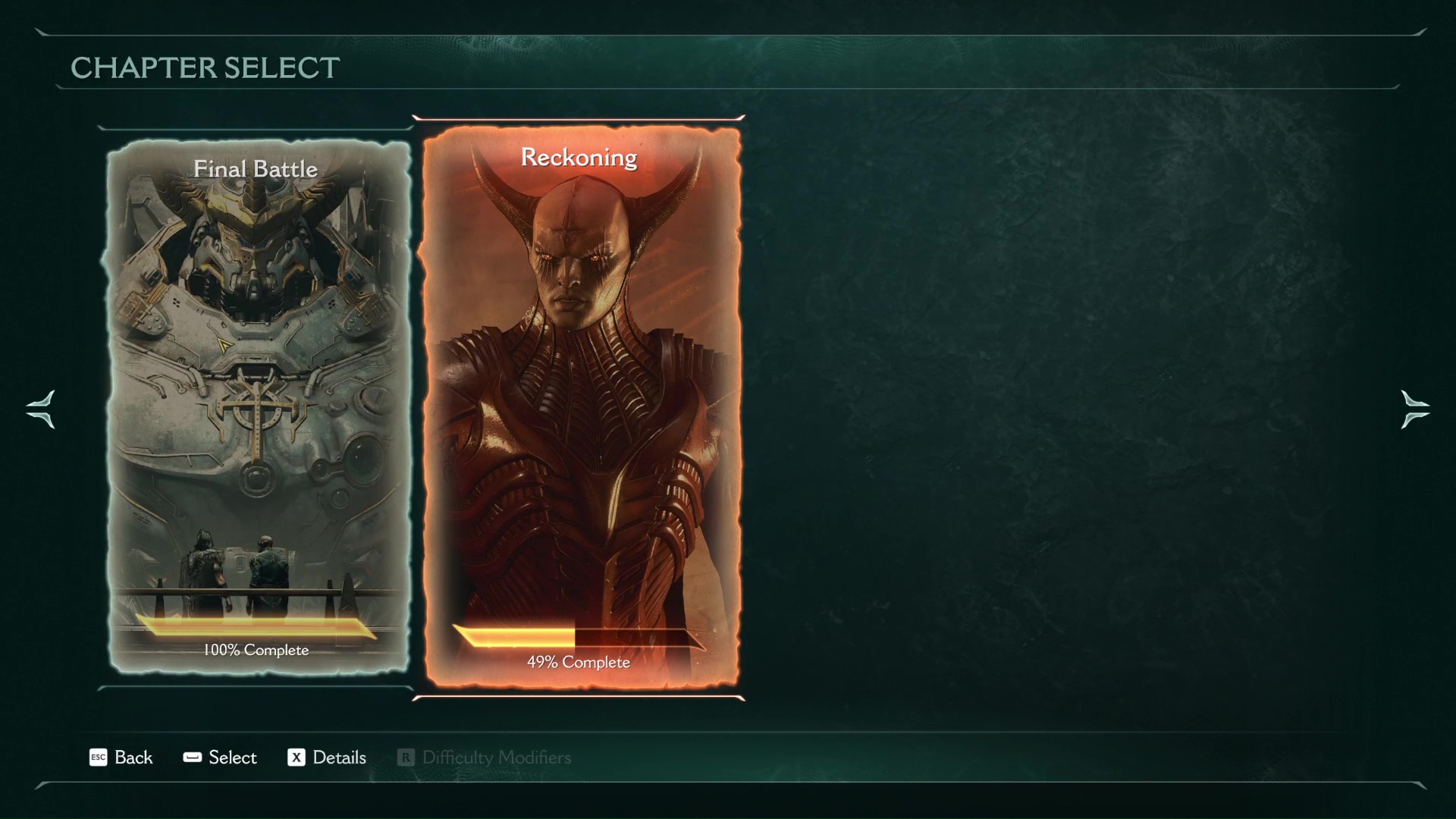Screen dimensions: 1456x819
Task: Click the Back button
Action: (x=121, y=758)
